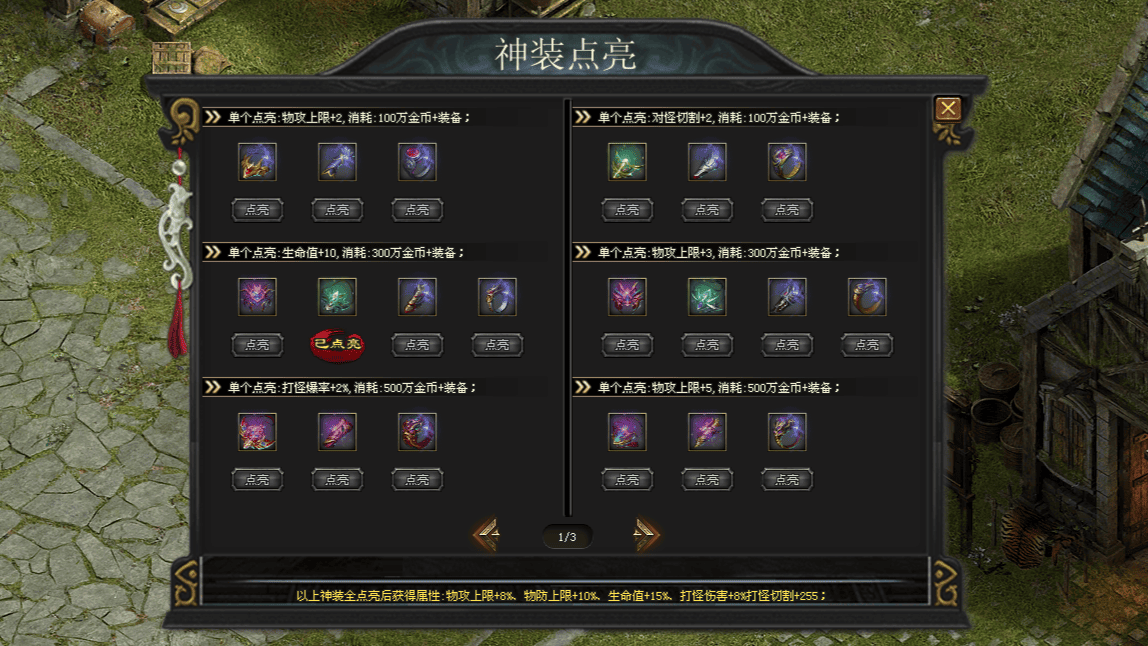
Task: Click 点亮 under the ring in 对怪切割+2 row
Action: pyautogui.click(x=787, y=210)
